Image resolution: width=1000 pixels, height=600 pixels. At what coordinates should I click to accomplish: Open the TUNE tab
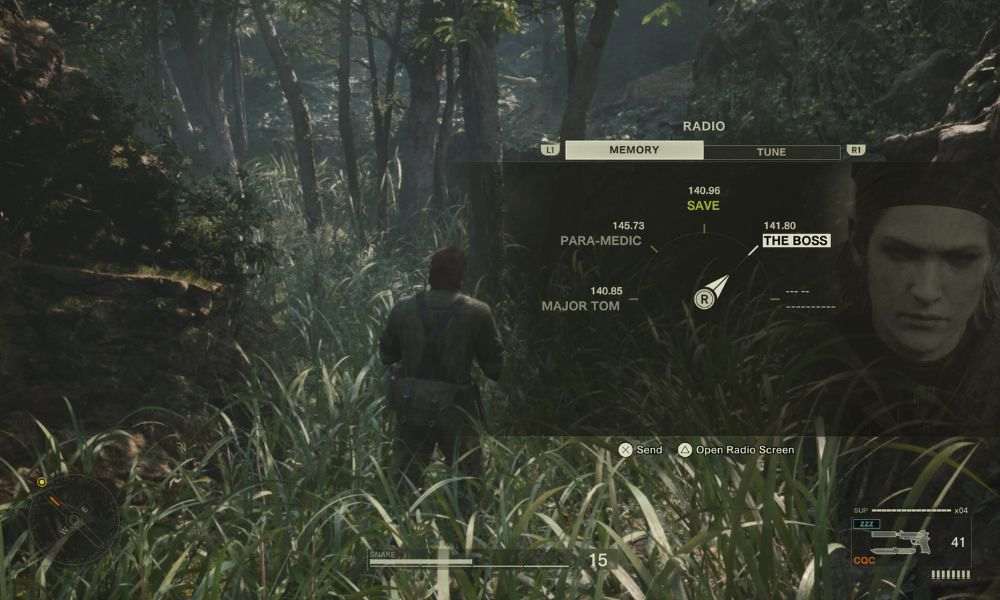[771, 152]
